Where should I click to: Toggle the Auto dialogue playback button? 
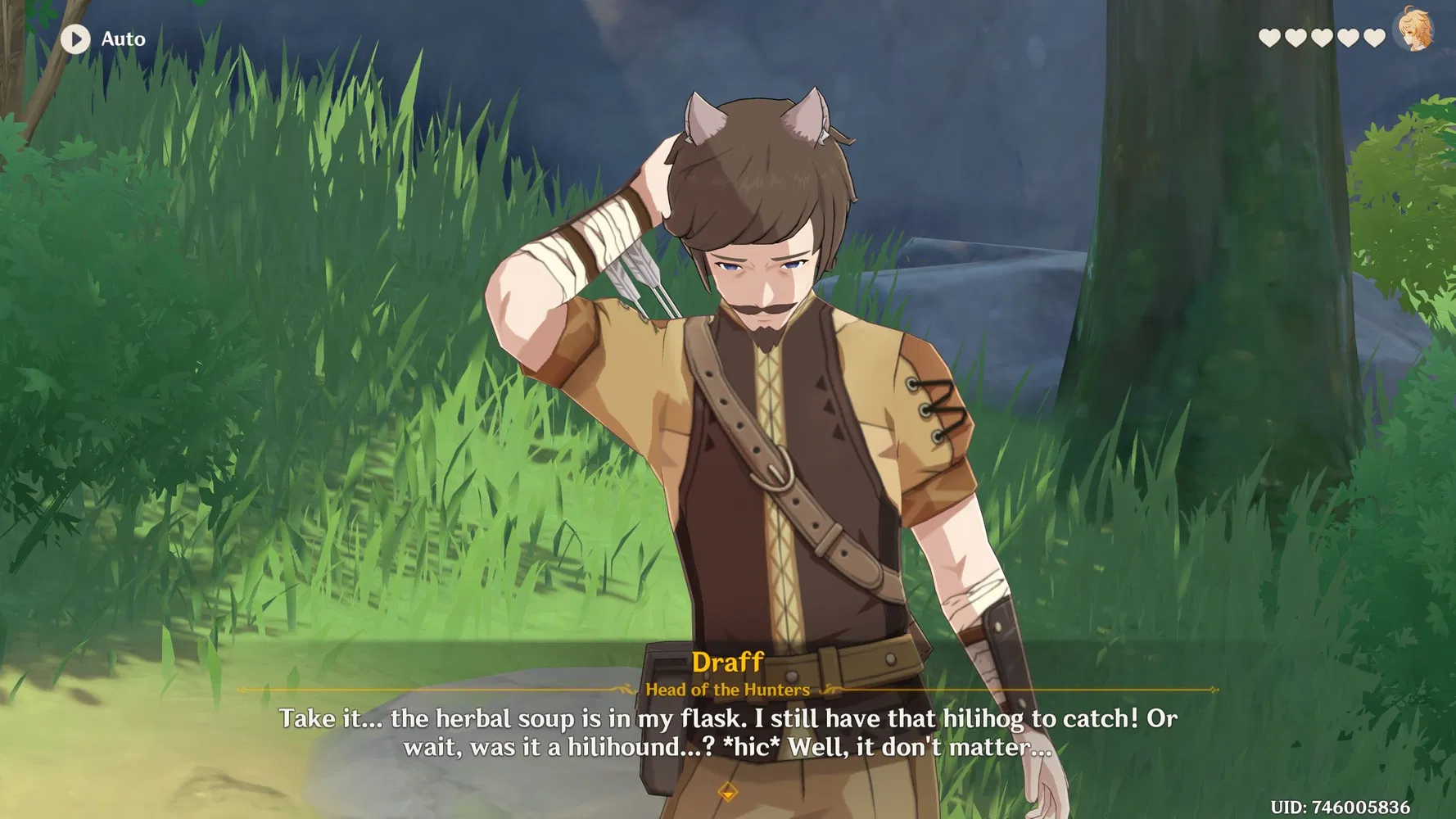[75, 38]
